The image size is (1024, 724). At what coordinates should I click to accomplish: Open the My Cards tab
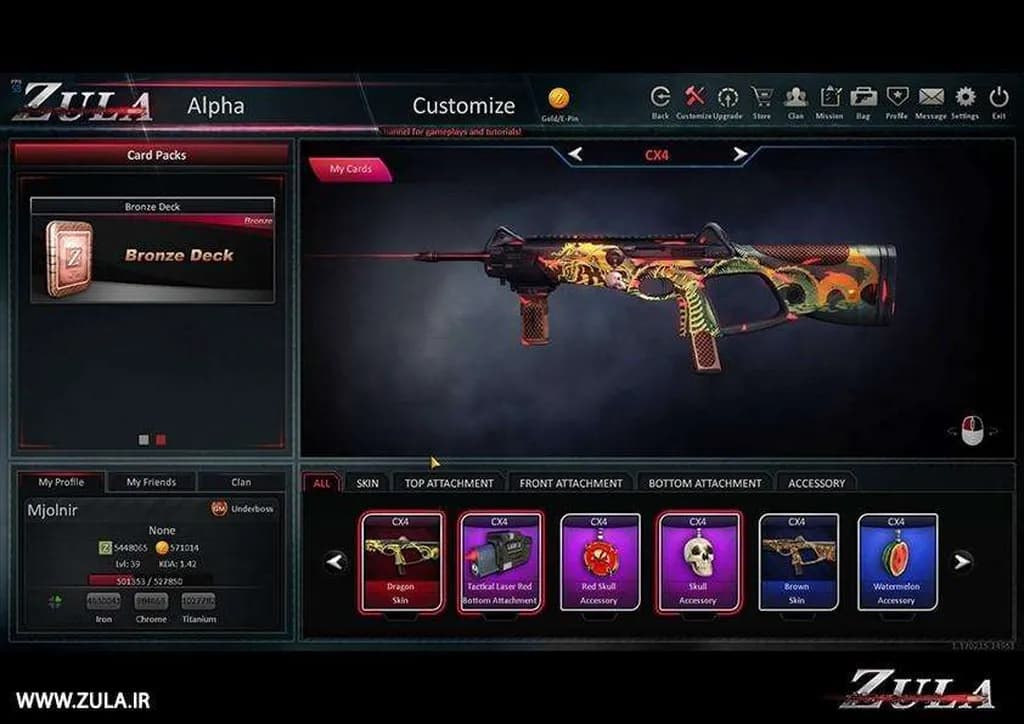351,169
